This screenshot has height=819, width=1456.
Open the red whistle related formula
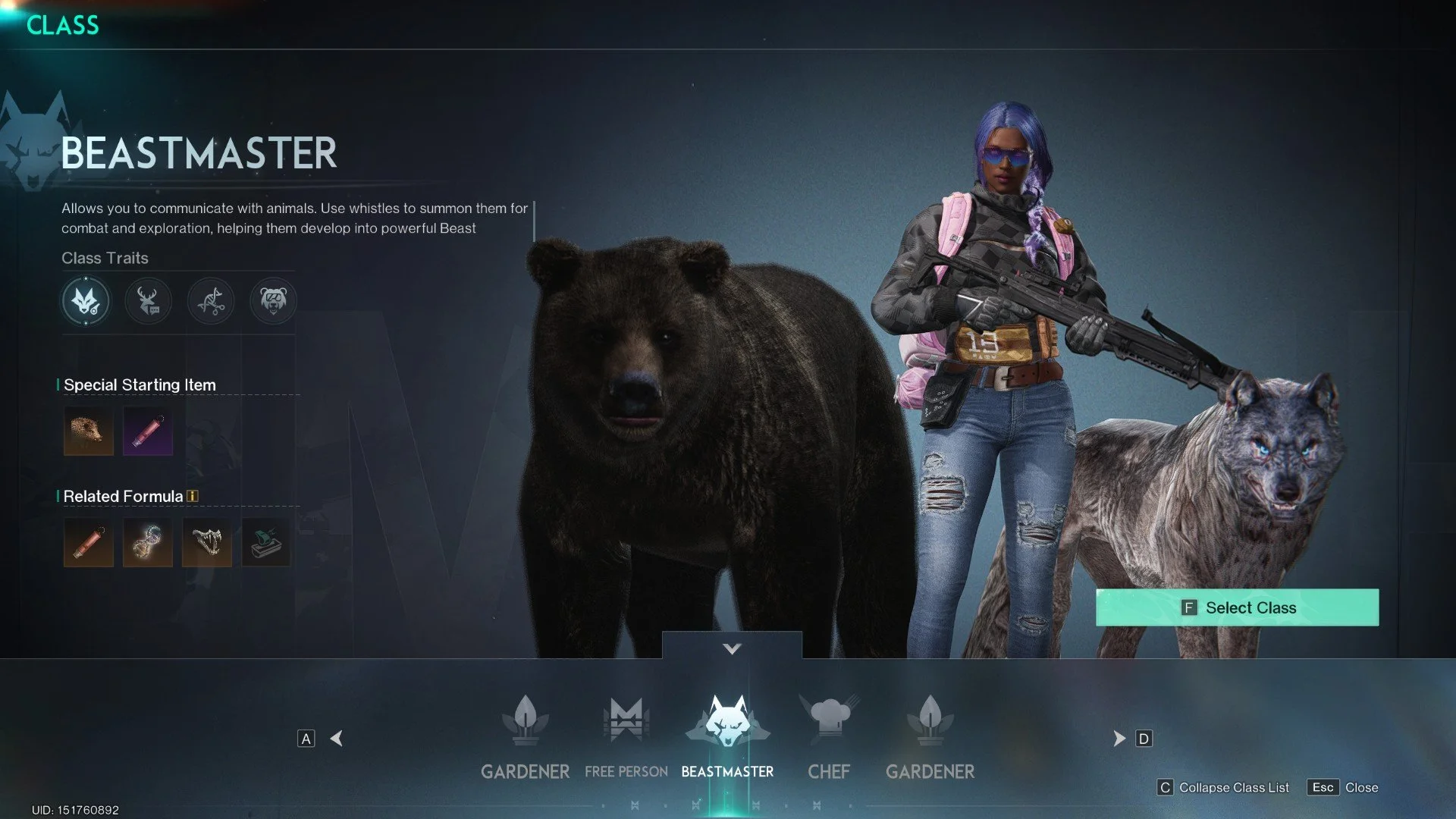[89, 542]
